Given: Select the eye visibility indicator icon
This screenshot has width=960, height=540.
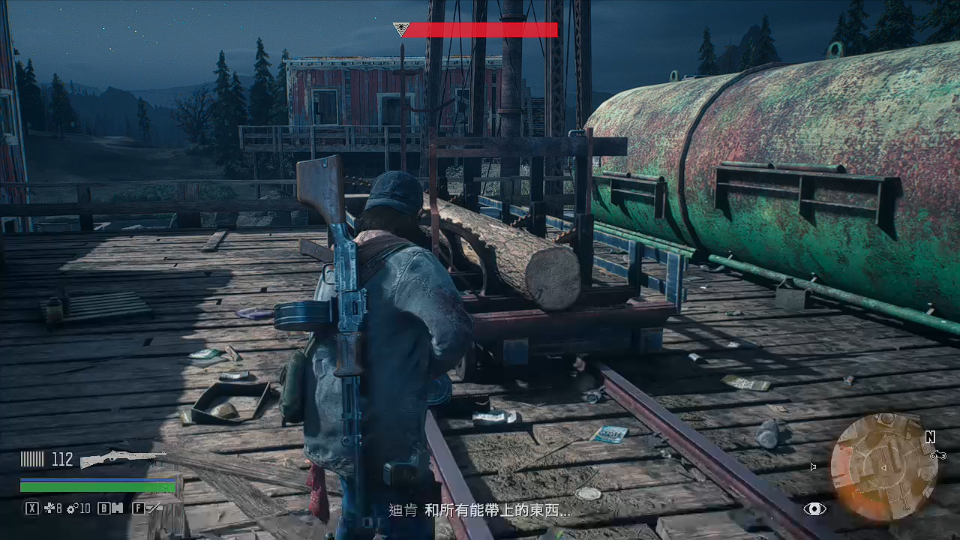Looking at the screenshot, I should pyautogui.click(x=816, y=509).
